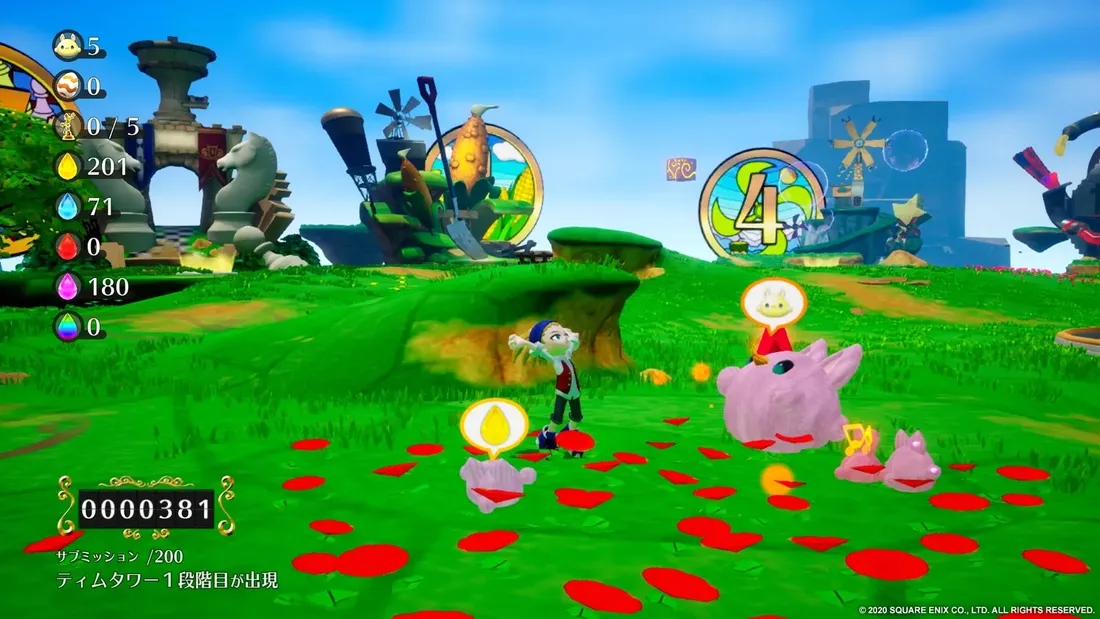Select the egg counter icon

point(68,86)
